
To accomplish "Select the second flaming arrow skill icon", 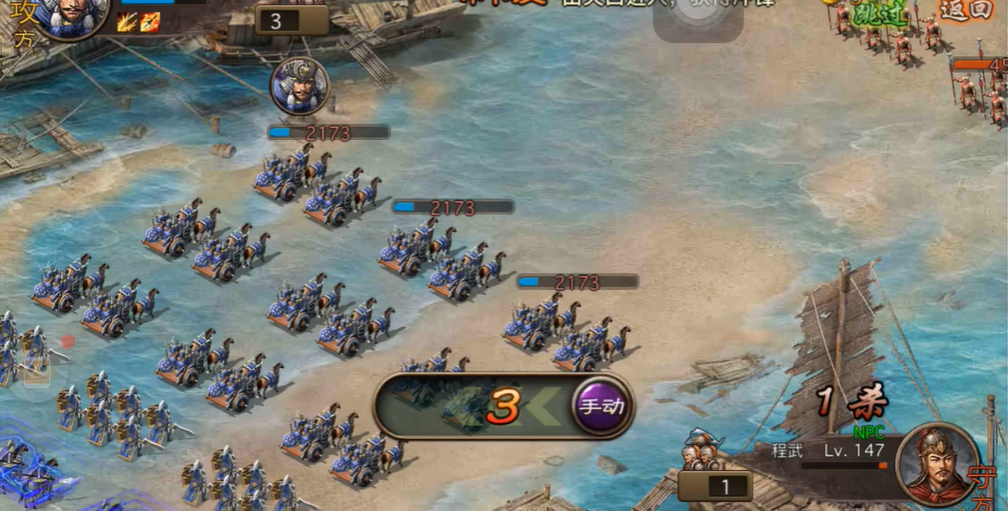I will point(150,22).
